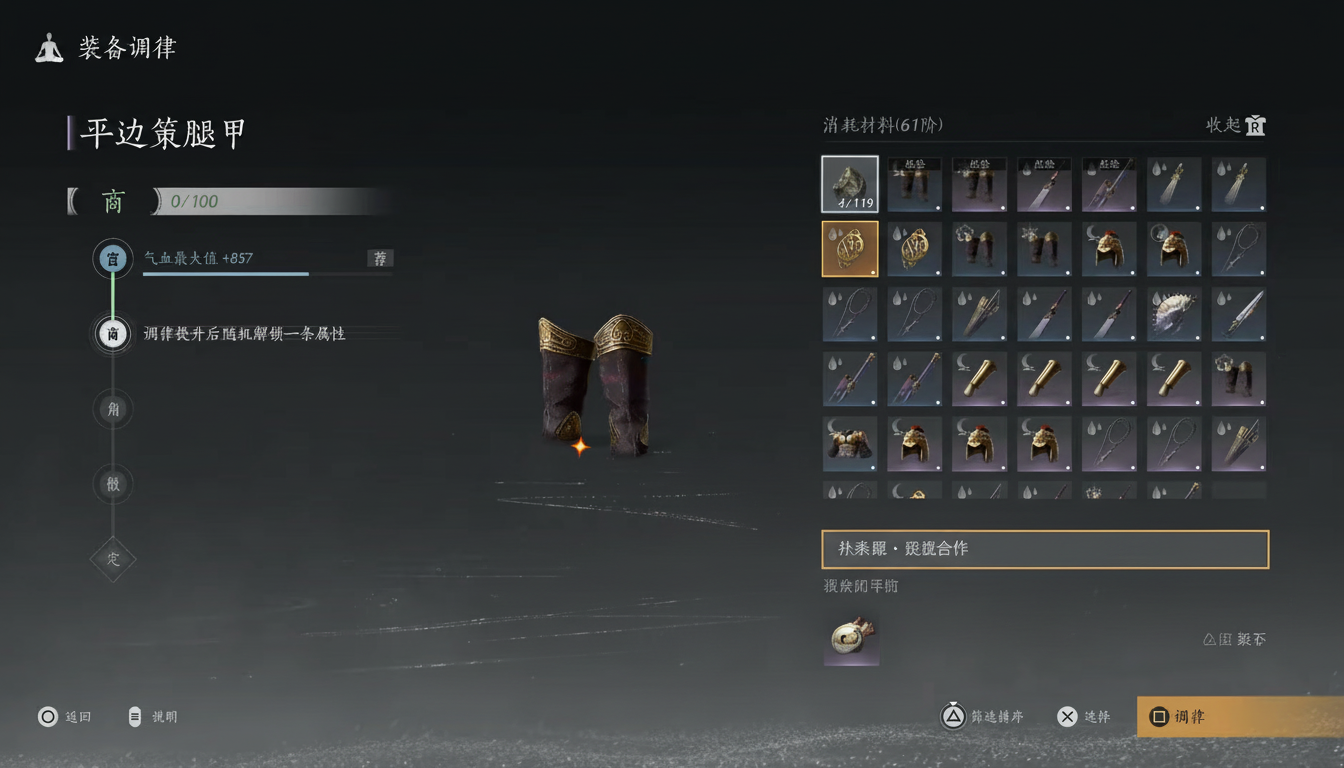Select the 宜 node on the upgrade track
The width and height of the screenshot is (1344, 768).
pyautogui.click(x=112, y=258)
